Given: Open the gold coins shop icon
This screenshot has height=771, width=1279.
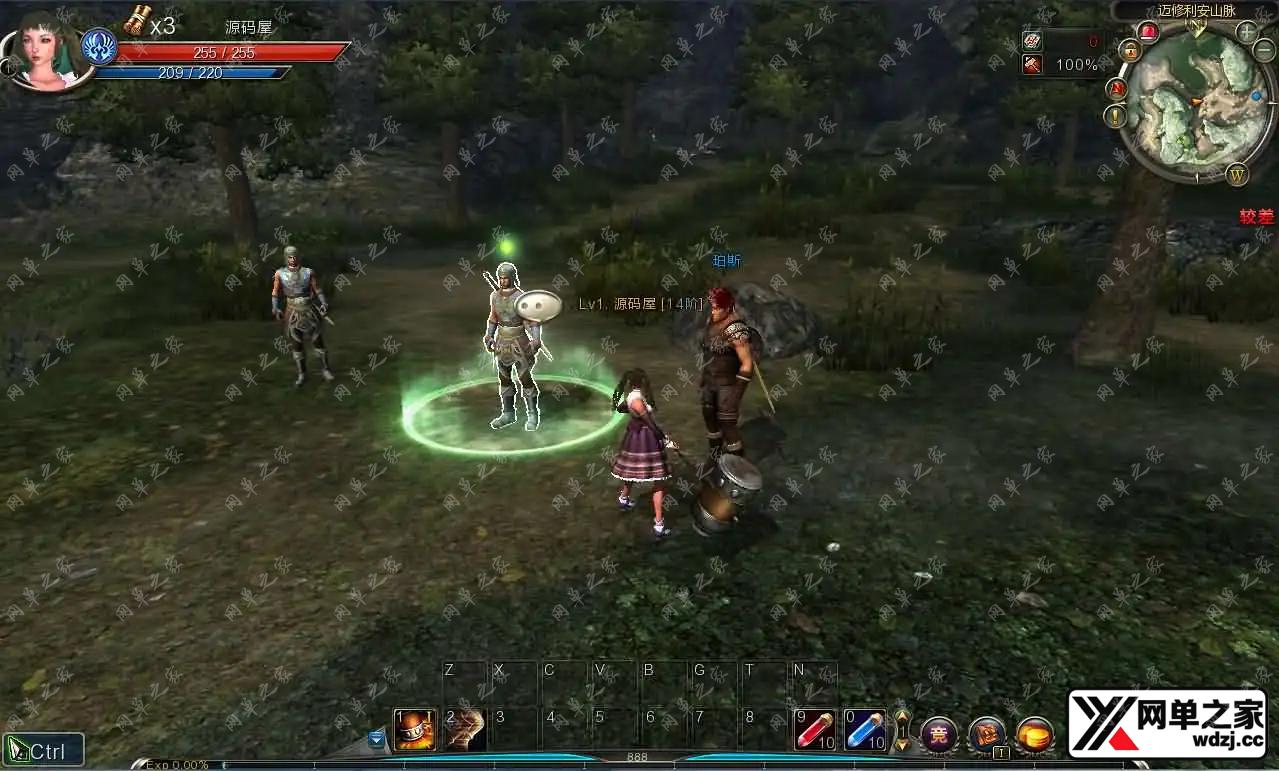Looking at the screenshot, I should tap(1035, 735).
